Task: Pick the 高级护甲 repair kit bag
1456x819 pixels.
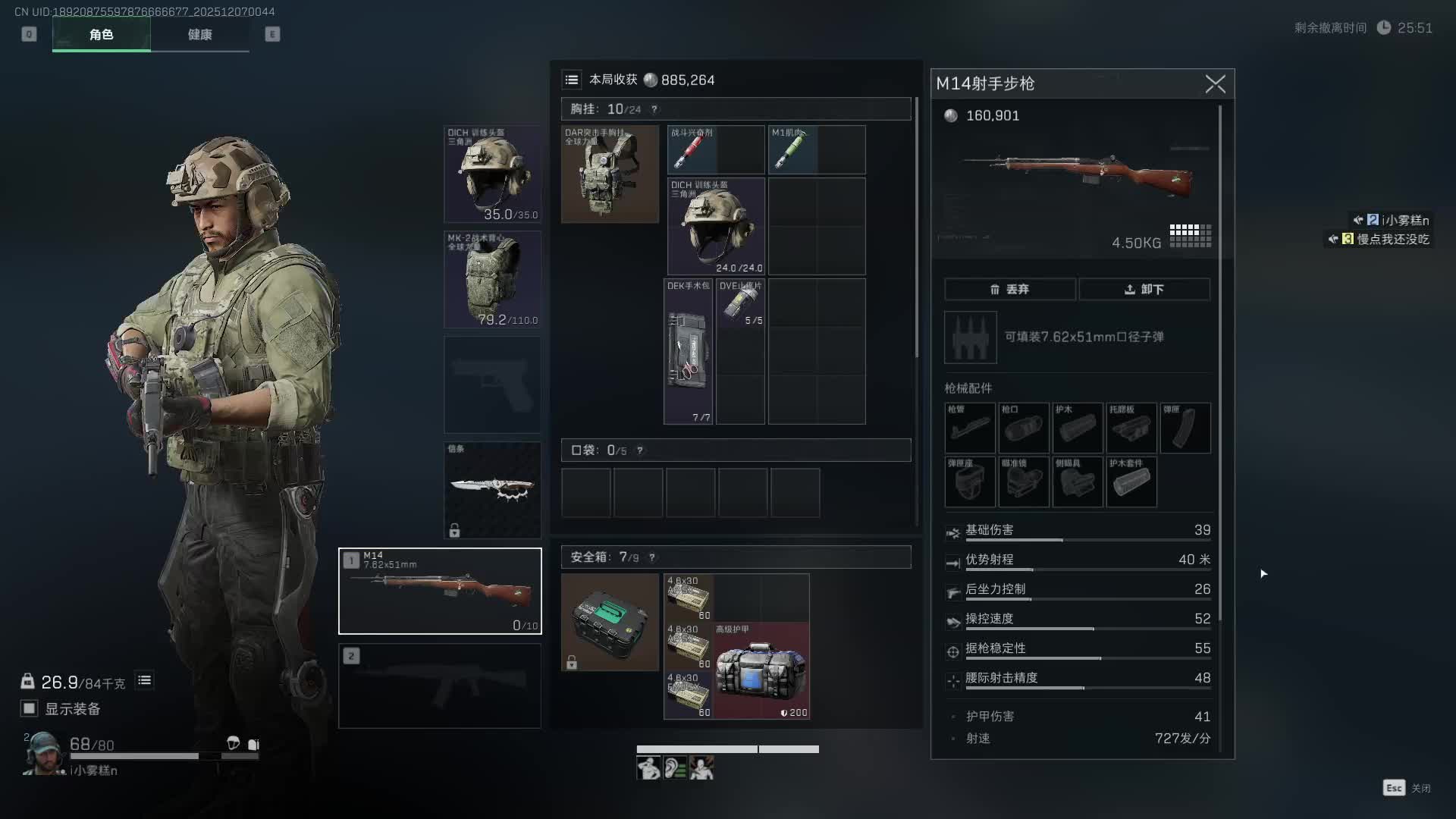Action: [761, 670]
